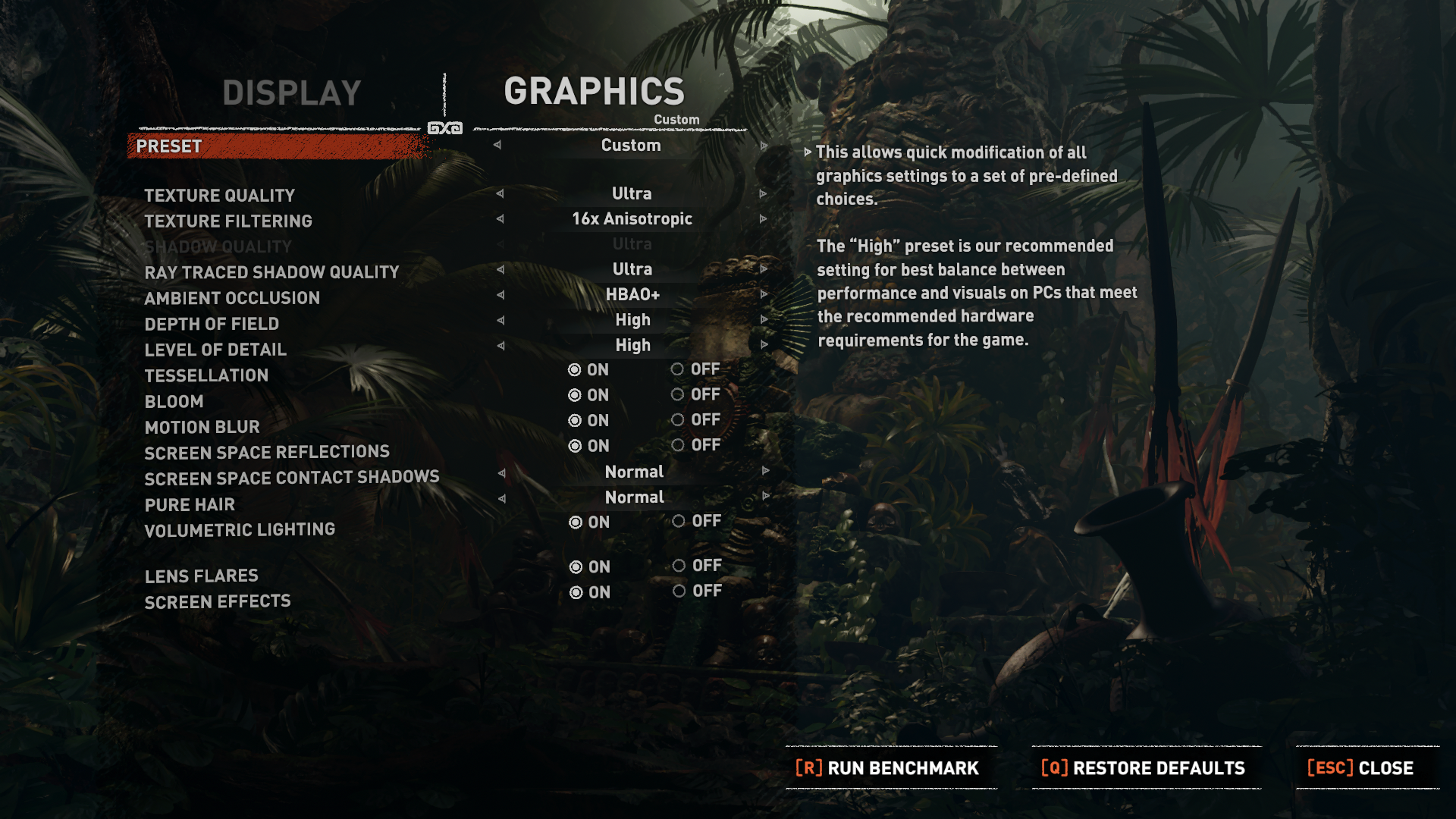Choose ON for Screen Effects

coord(576,592)
